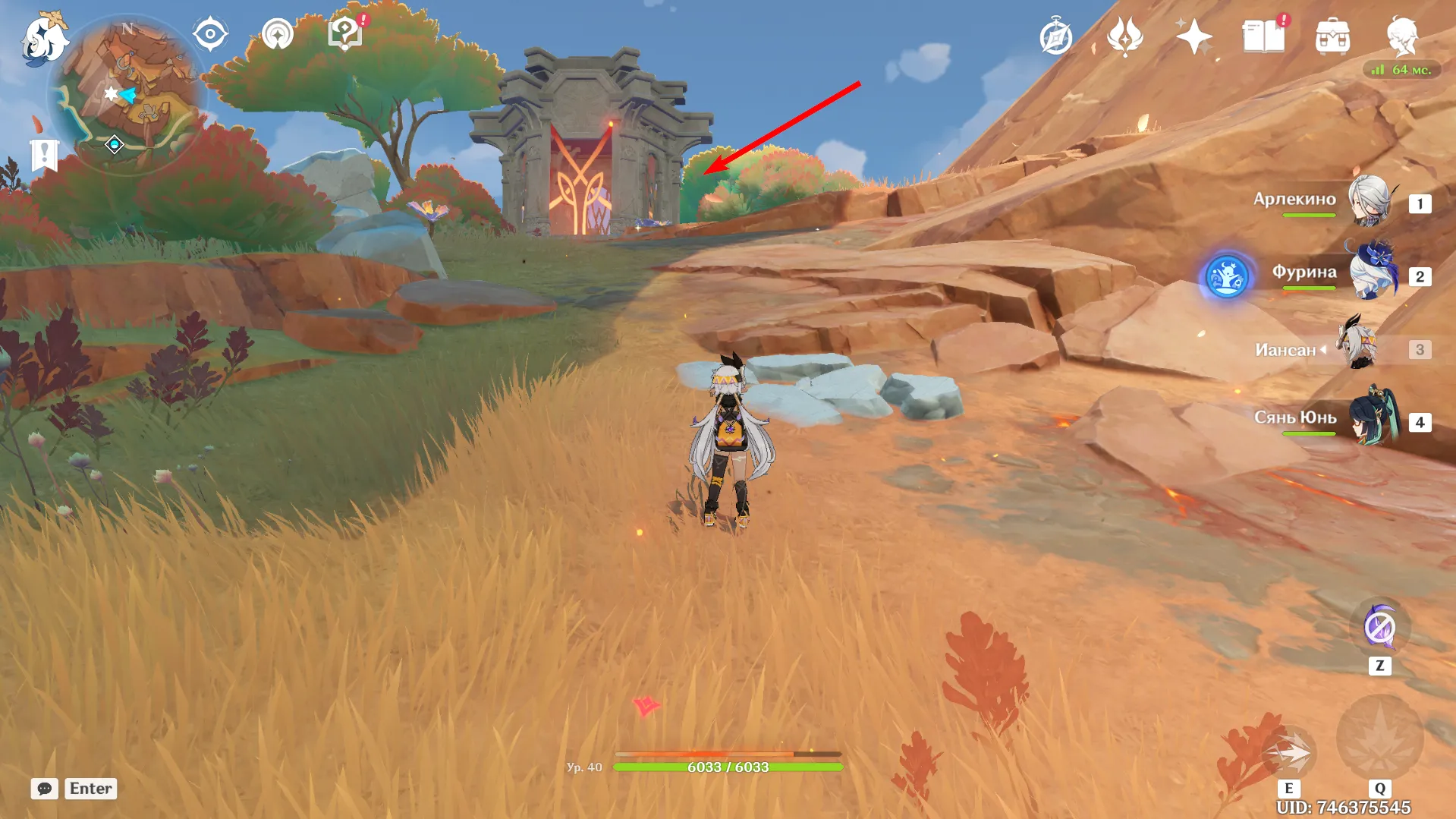Open the tutorial tips icon with alert
This screenshot has width=1456, height=819.
click(x=345, y=35)
